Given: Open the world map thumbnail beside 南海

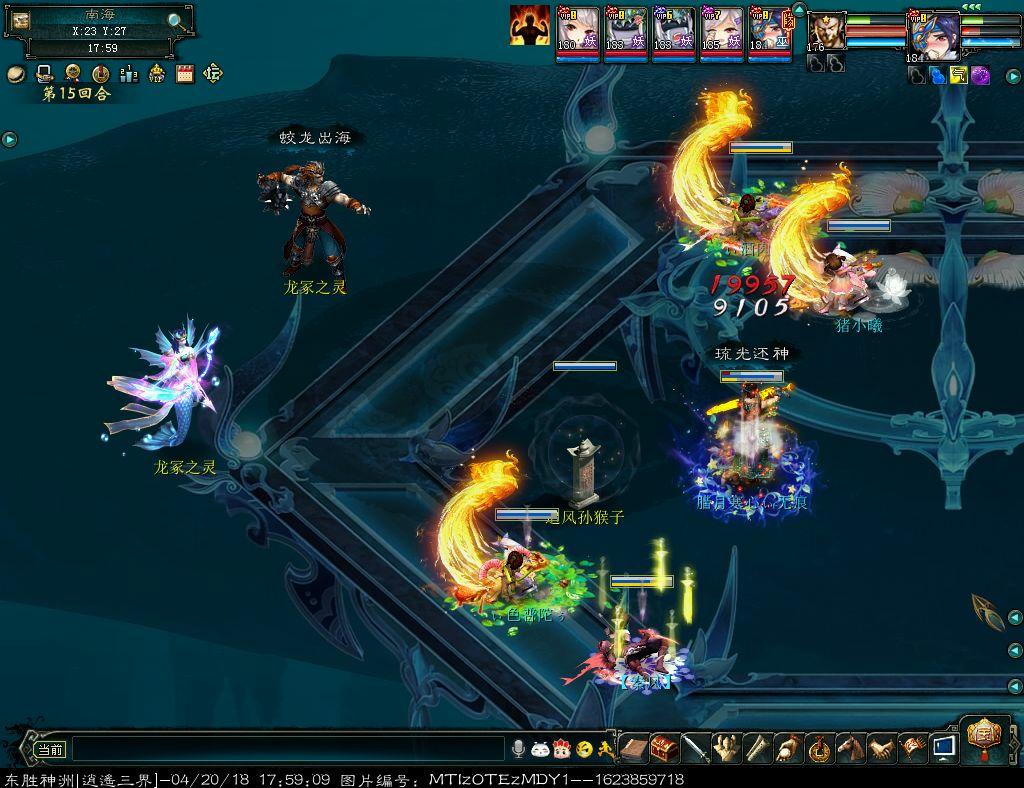Looking at the screenshot, I should click(20, 21).
